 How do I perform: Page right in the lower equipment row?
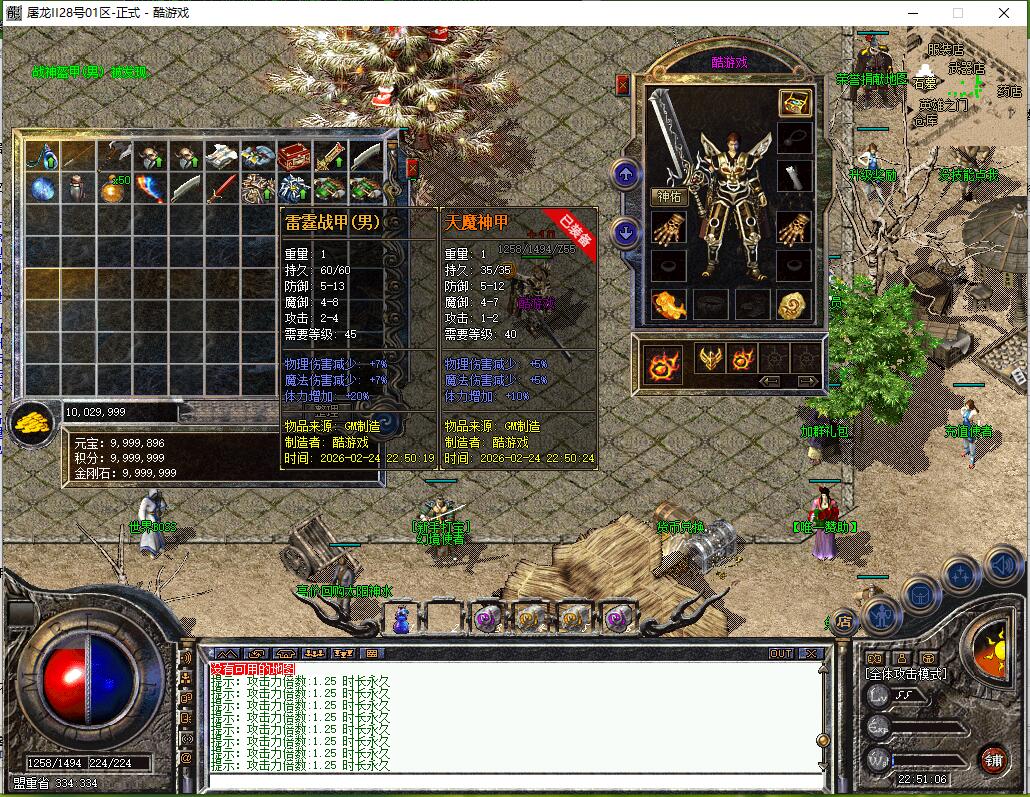click(x=806, y=381)
